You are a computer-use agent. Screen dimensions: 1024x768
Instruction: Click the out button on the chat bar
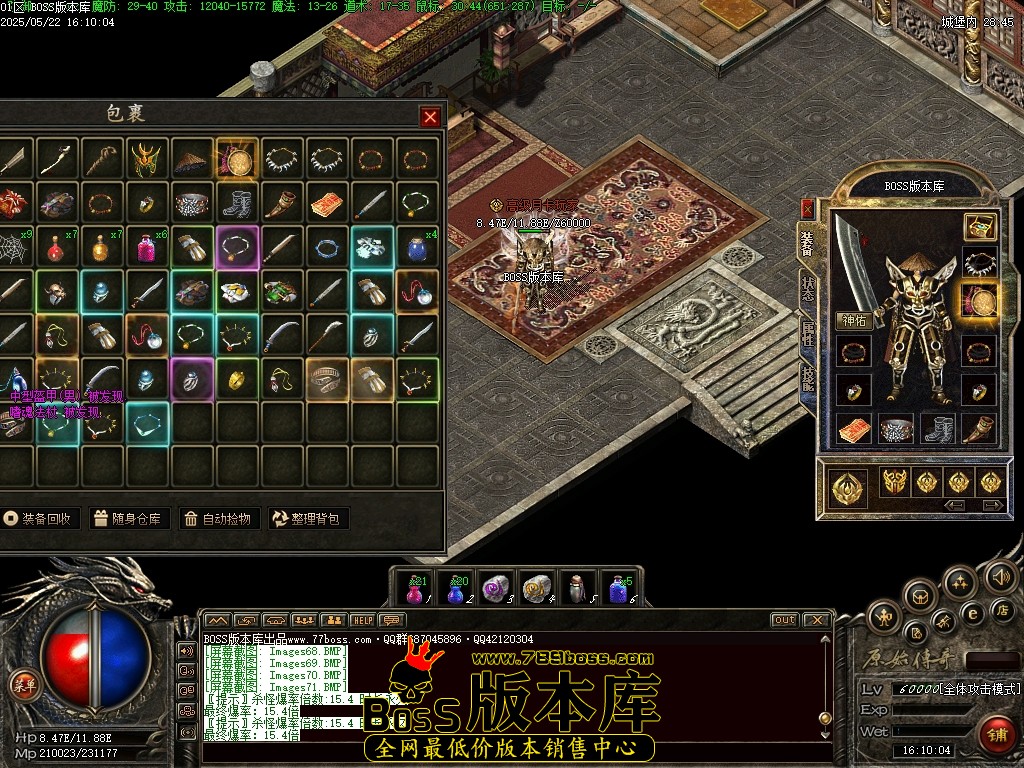(x=785, y=620)
